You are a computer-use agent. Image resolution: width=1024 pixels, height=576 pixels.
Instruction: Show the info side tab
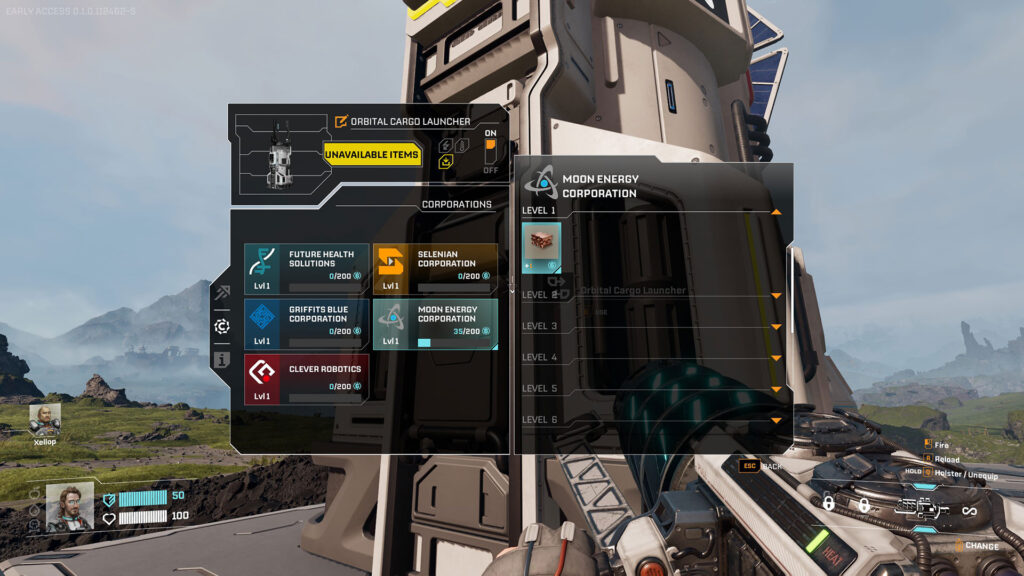coord(221,360)
